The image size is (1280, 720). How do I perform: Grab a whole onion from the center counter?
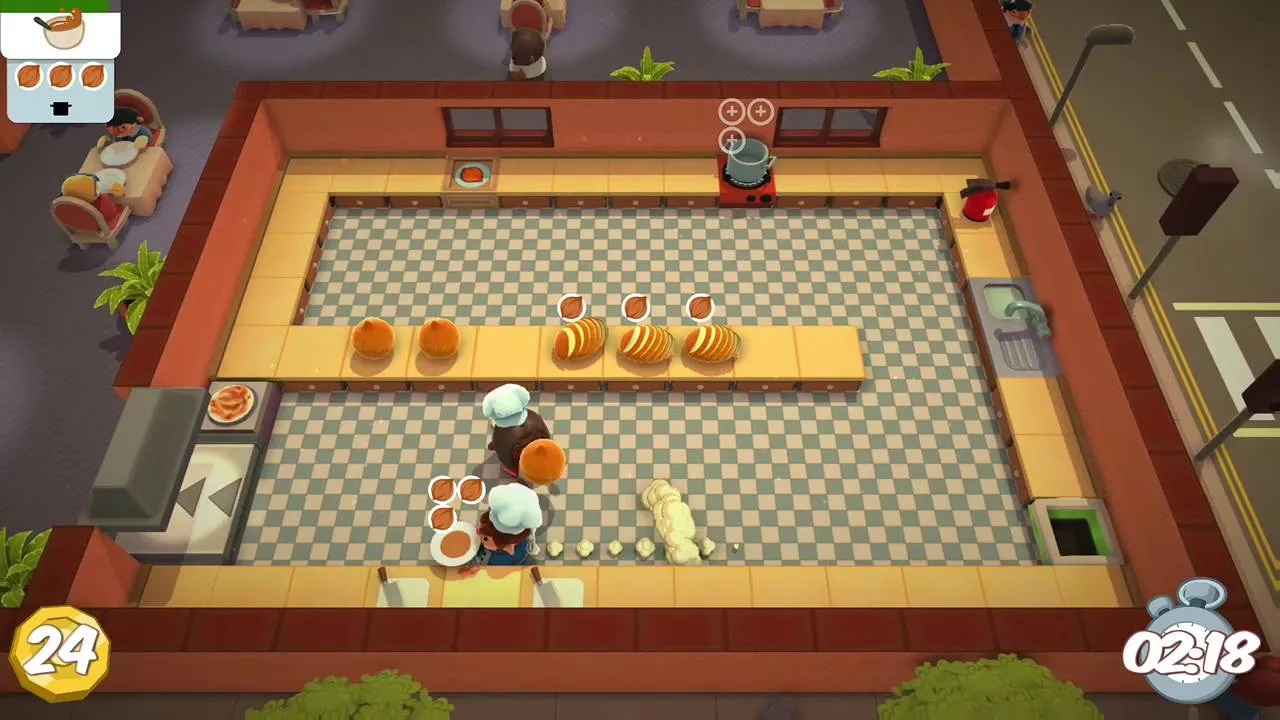click(375, 340)
